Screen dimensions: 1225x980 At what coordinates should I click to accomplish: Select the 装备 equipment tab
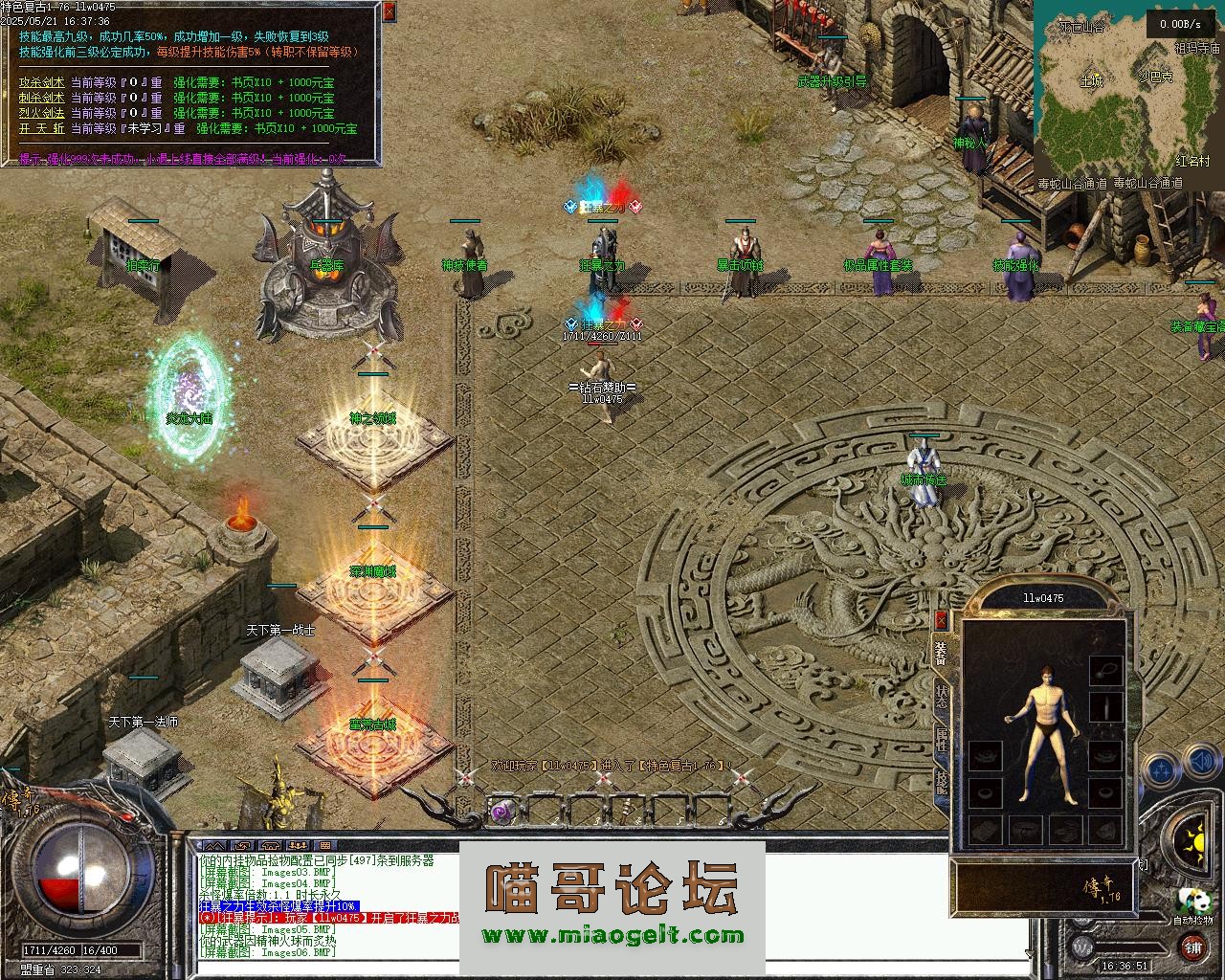click(x=942, y=653)
